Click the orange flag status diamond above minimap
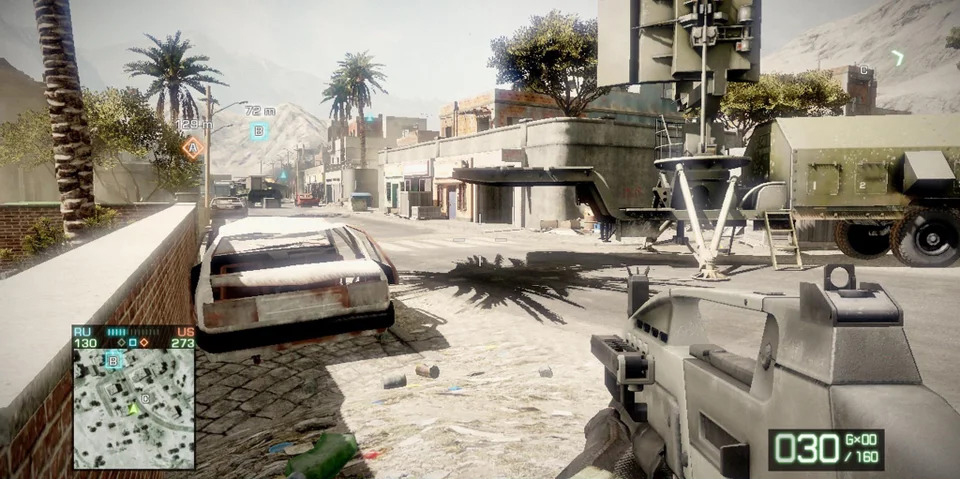This screenshot has width=960, height=479. coord(145,343)
